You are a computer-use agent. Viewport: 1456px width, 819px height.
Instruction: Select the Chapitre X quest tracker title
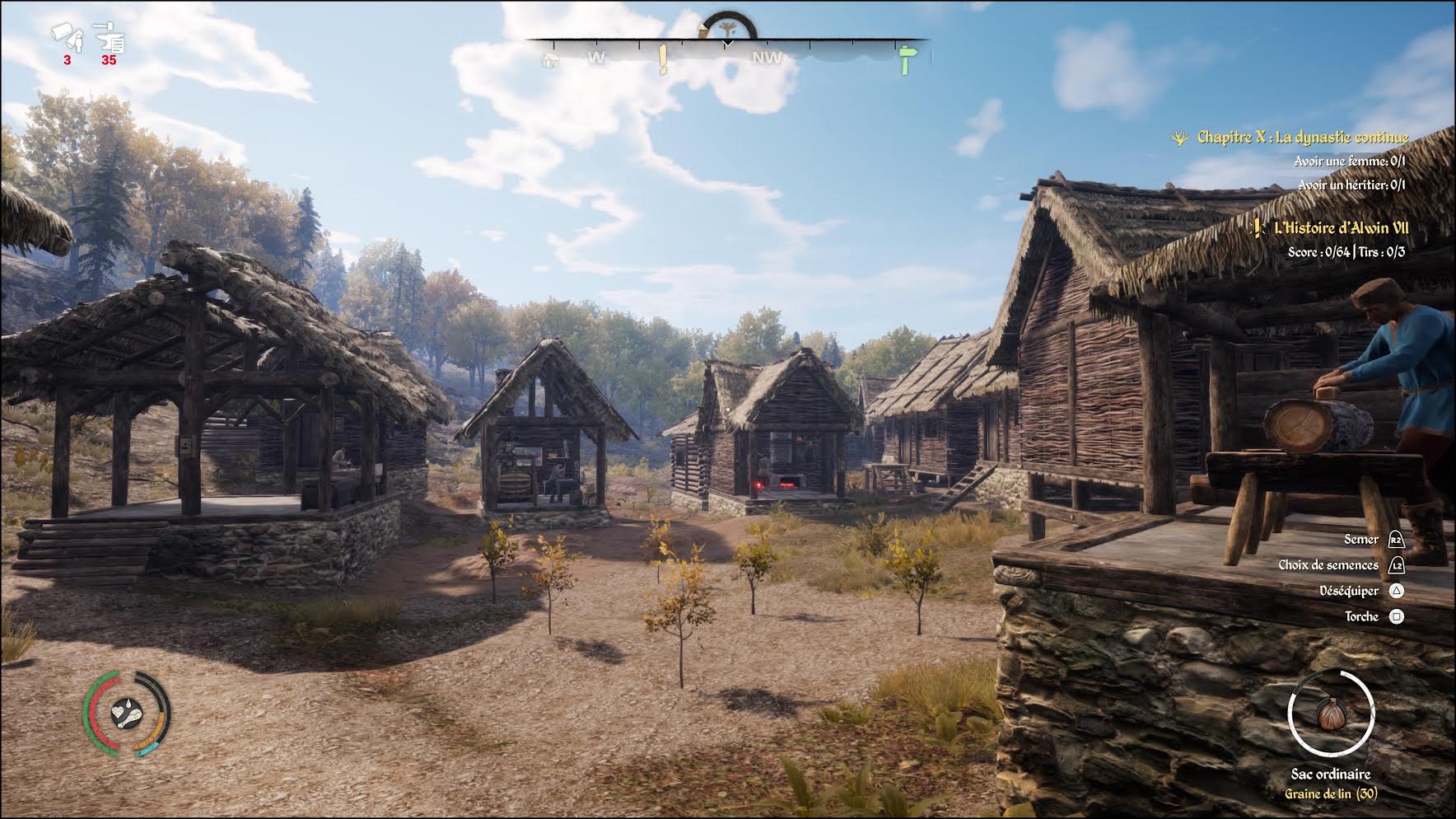(1302, 138)
